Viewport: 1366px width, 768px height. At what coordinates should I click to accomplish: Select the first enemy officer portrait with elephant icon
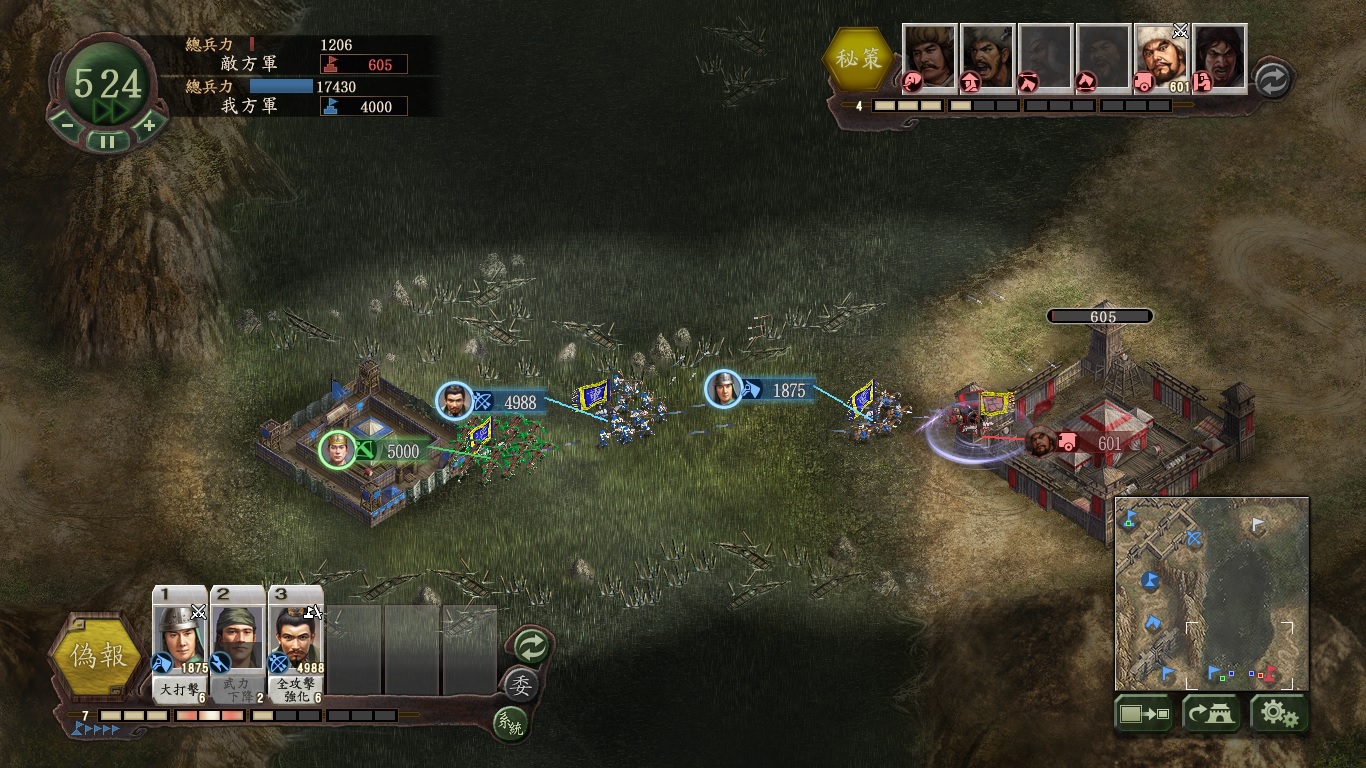click(929, 58)
